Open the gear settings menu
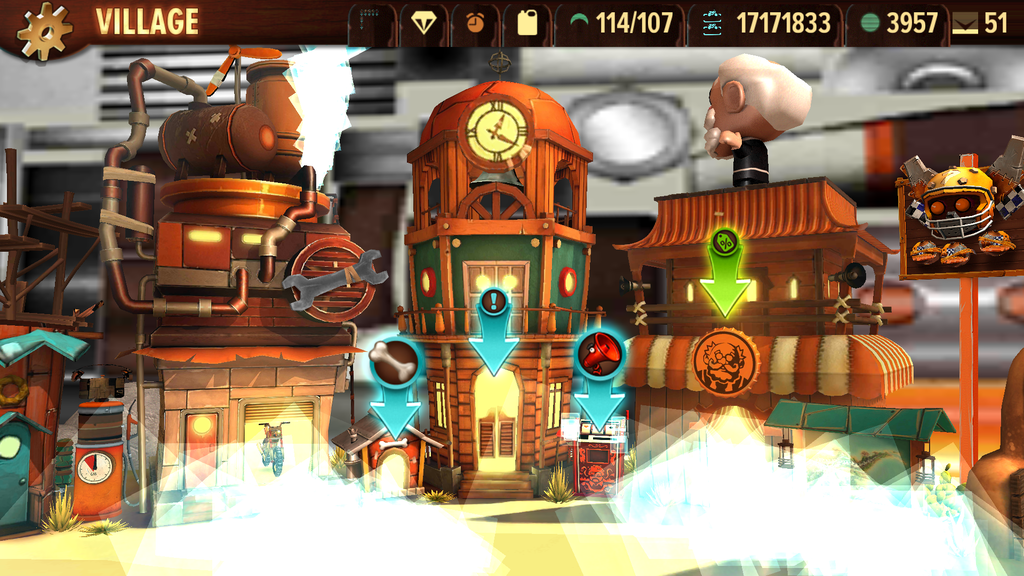The height and width of the screenshot is (576, 1024). pos(45,30)
